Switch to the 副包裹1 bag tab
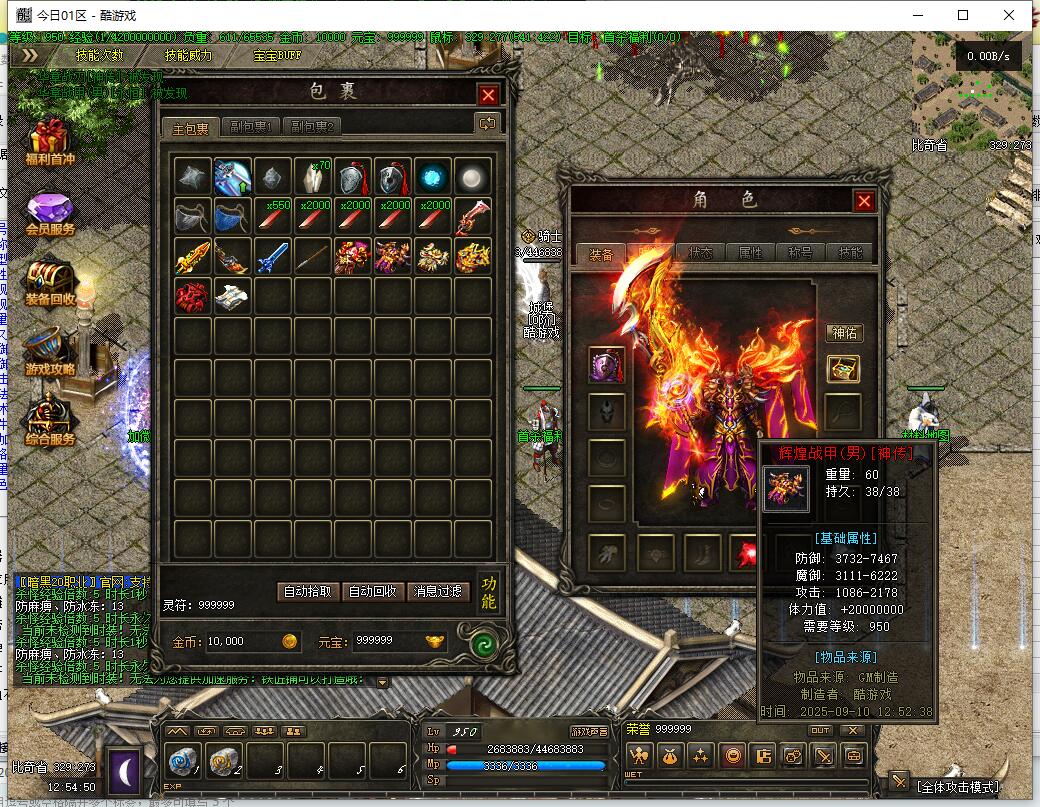 click(x=251, y=127)
